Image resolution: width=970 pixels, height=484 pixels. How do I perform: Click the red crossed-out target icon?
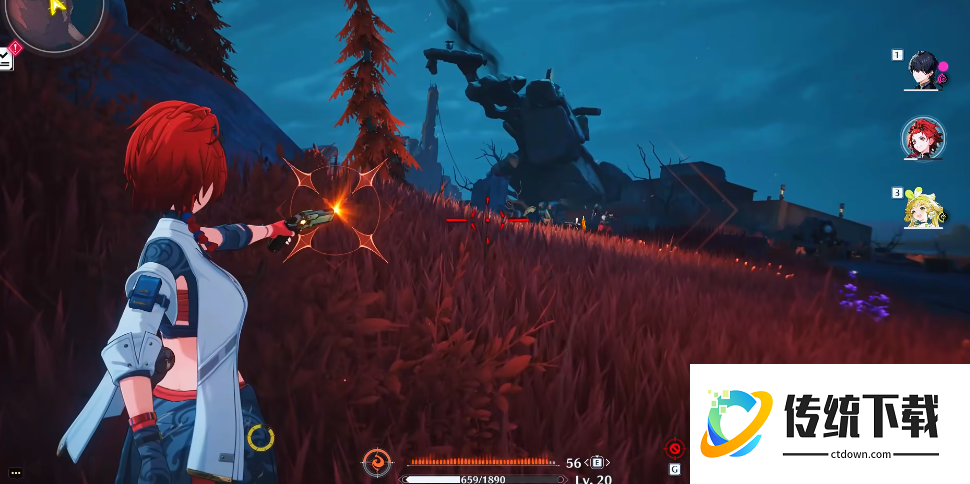coord(675,449)
